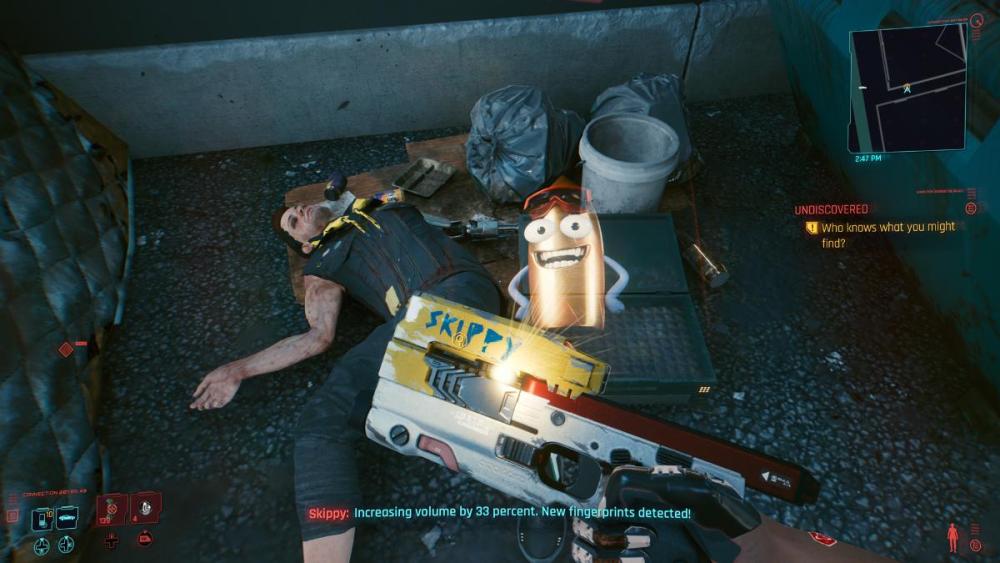This screenshot has height=563, width=1000.
Task: Select the "Who knows what you might find?" objective
Action: 888,234
